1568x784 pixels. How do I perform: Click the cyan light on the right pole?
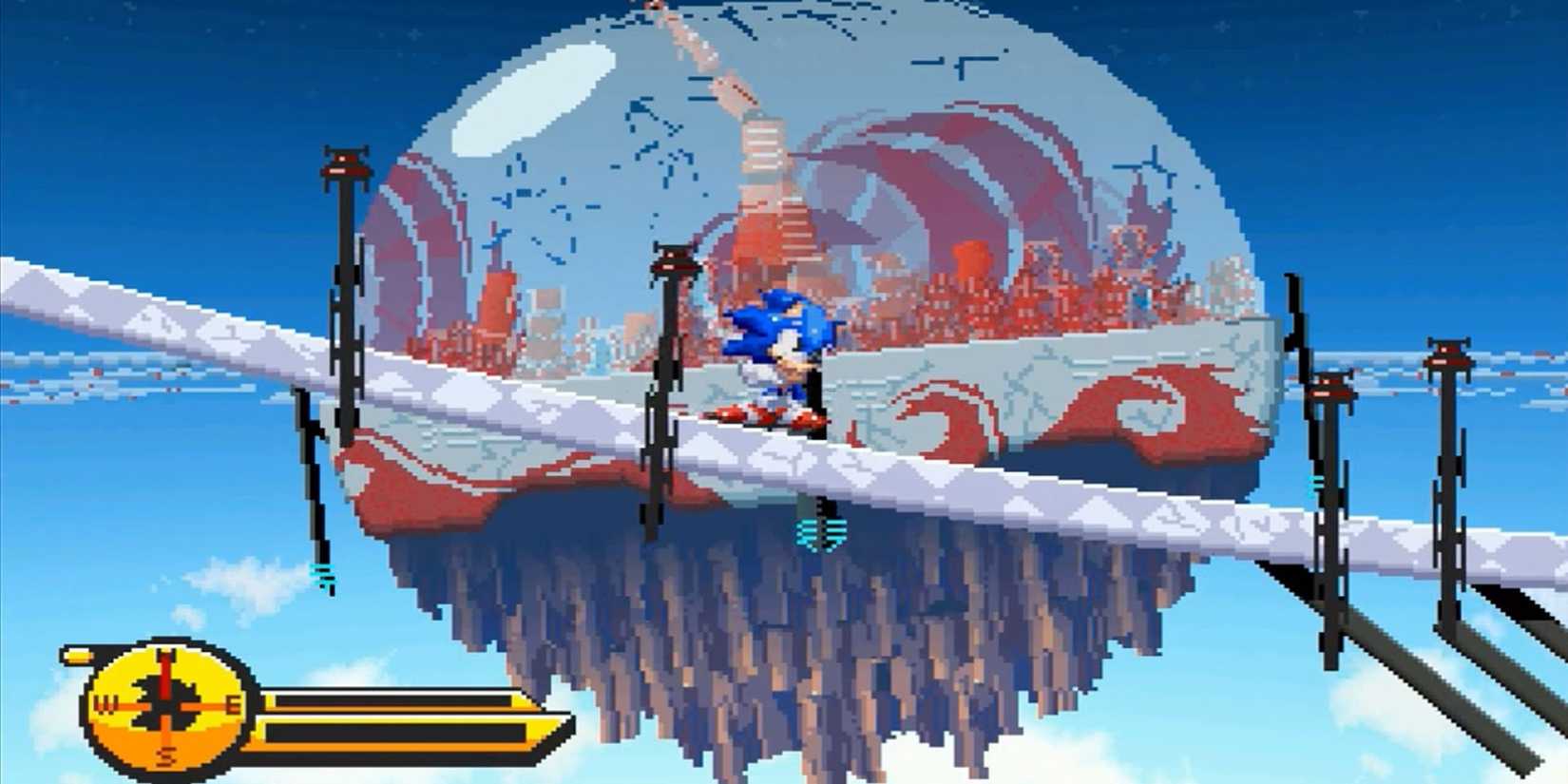pyautogui.click(x=1315, y=483)
